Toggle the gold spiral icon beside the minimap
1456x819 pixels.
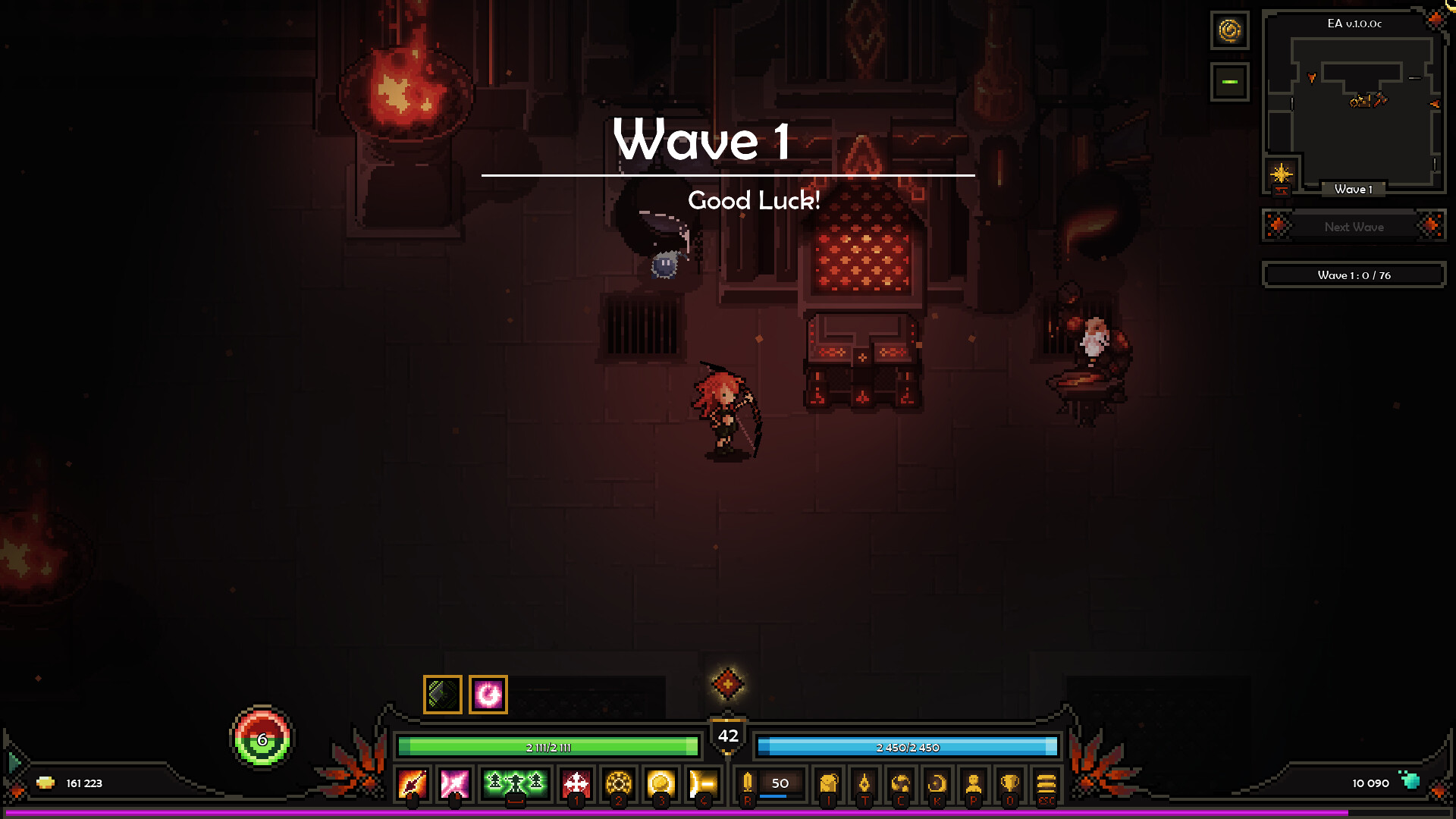1229,32
